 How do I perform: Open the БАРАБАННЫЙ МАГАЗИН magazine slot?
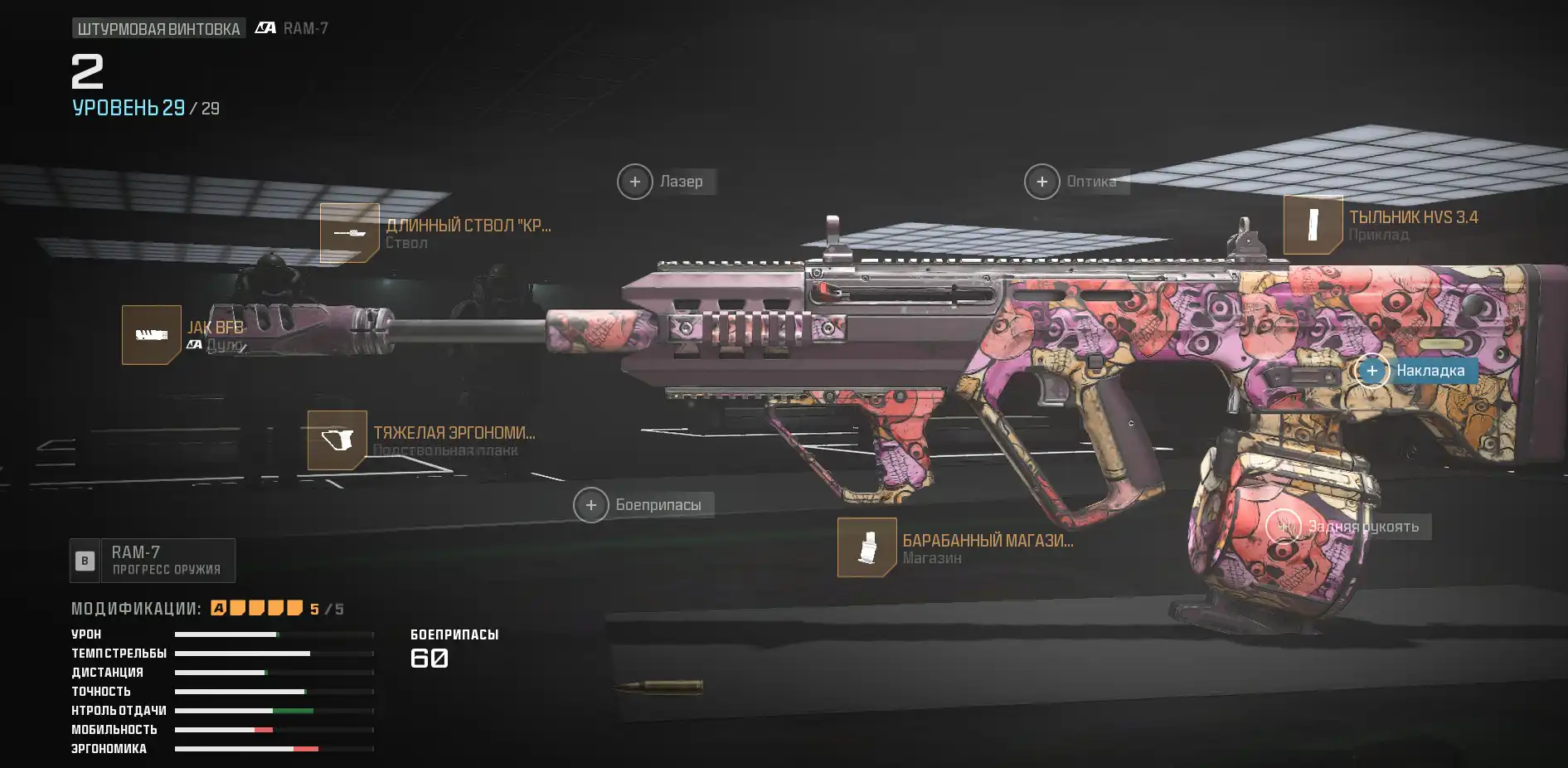tap(867, 547)
